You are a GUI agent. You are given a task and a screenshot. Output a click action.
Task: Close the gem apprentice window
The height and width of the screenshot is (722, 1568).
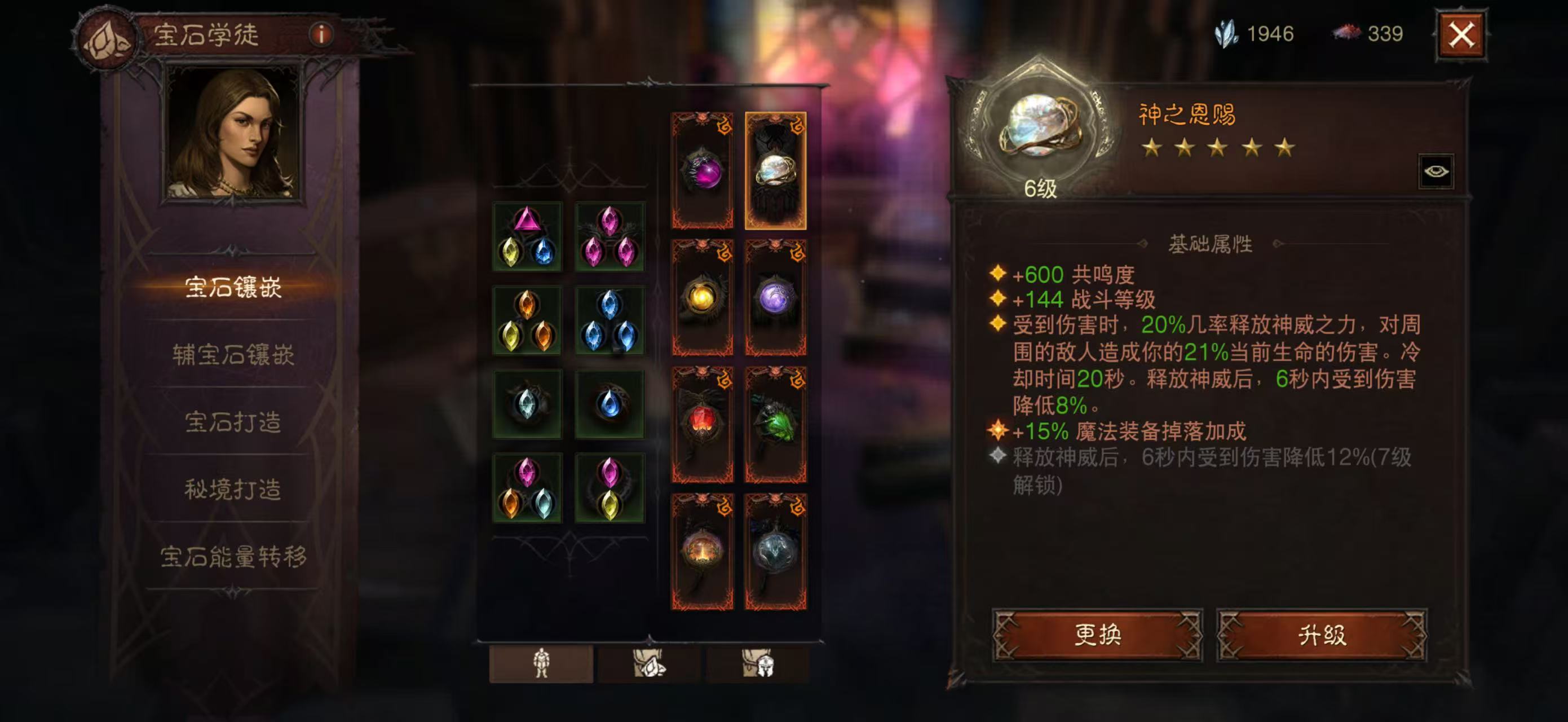click(1461, 35)
